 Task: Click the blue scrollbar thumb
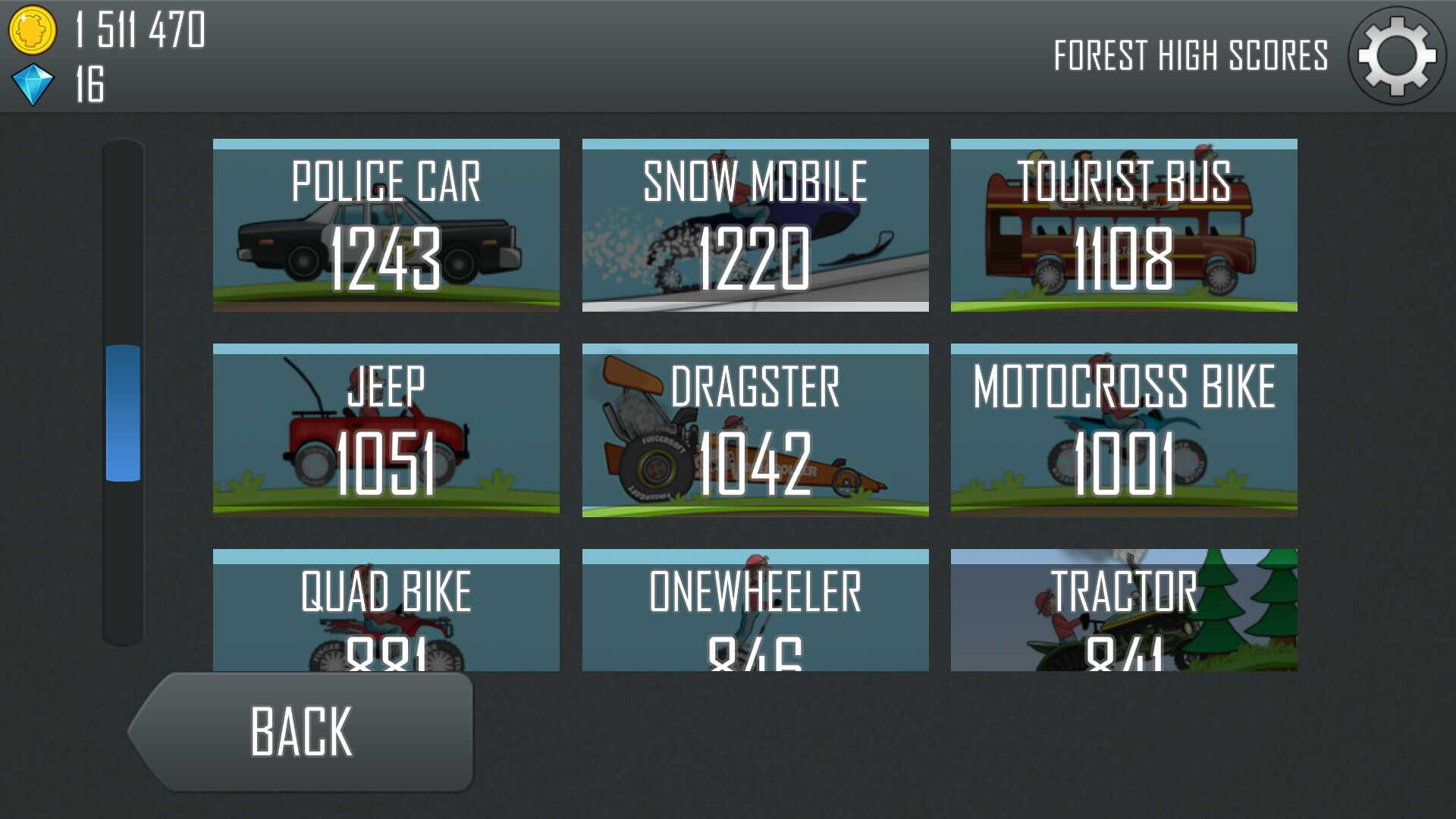pos(123,413)
